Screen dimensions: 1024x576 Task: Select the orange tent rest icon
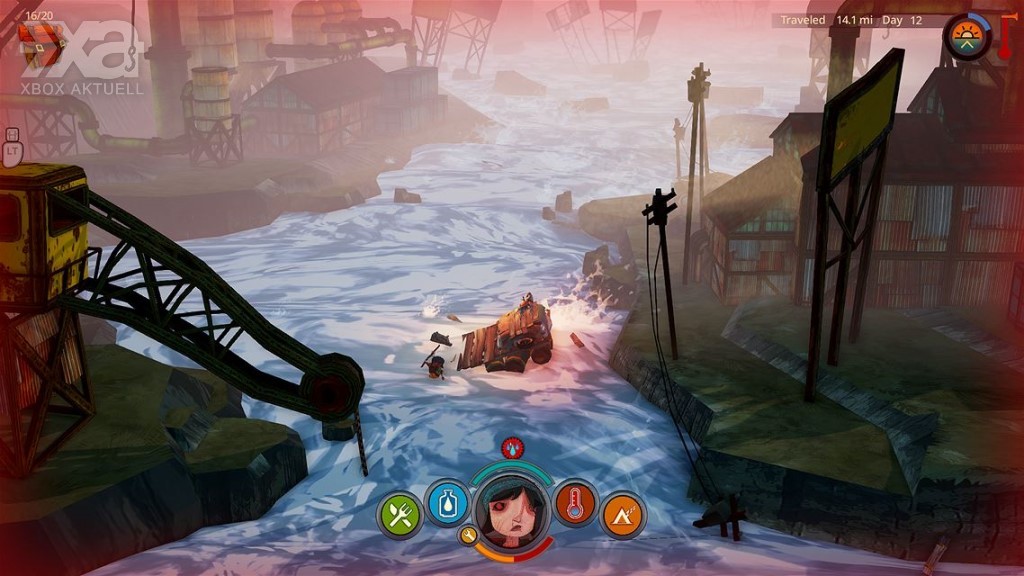pos(622,515)
